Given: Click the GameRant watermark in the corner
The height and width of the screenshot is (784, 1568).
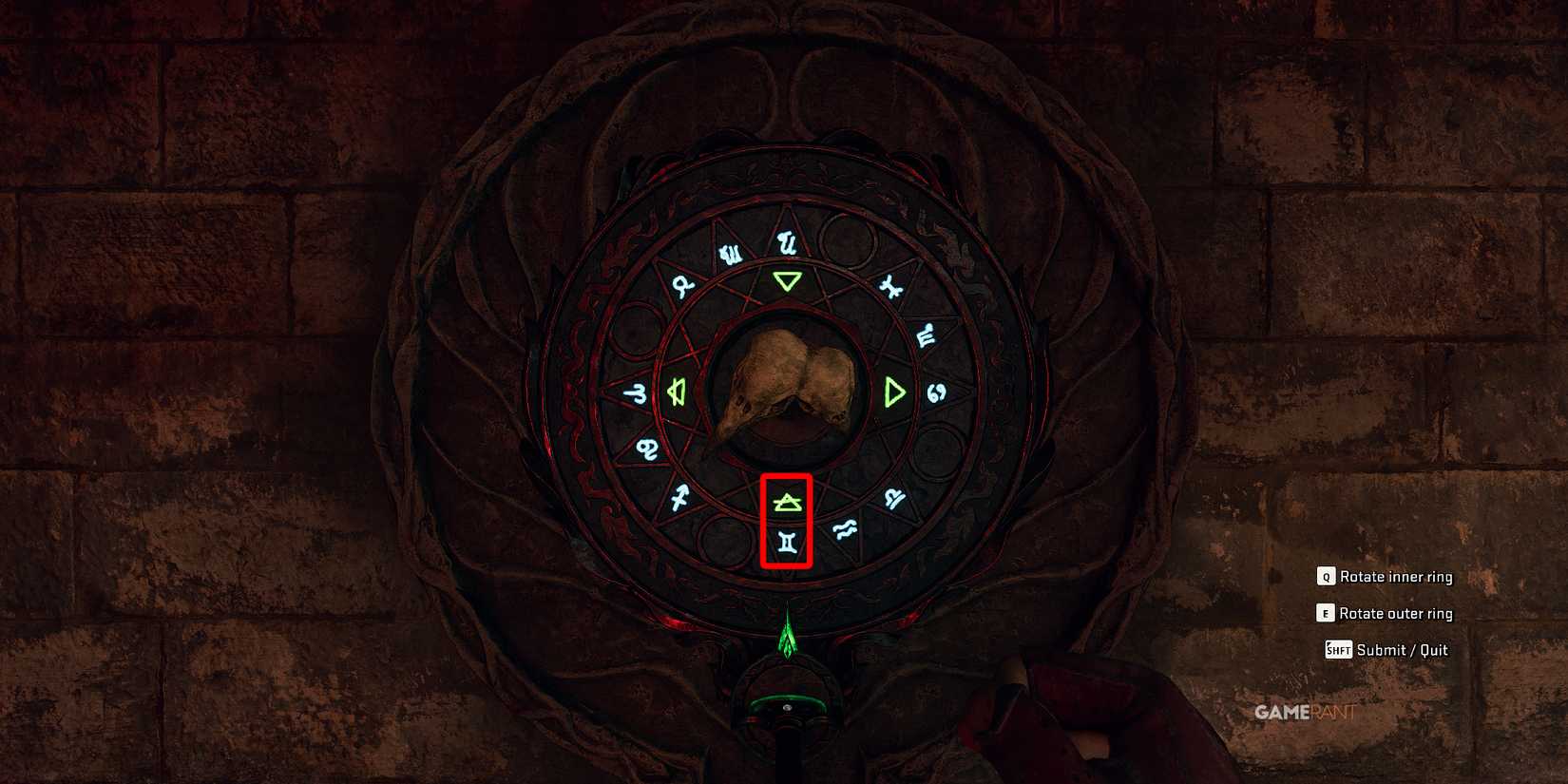Looking at the screenshot, I should [x=1304, y=709].
